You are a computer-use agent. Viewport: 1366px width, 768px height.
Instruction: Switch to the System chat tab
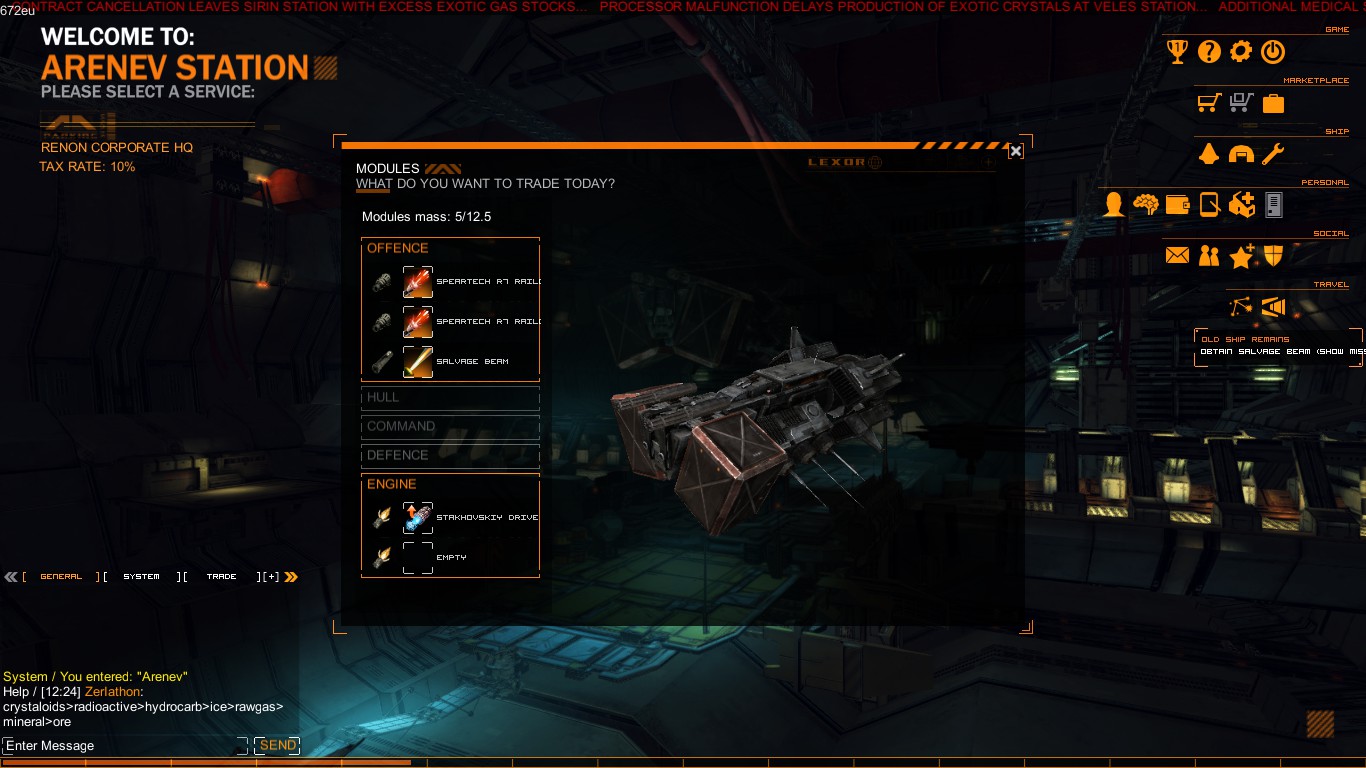click(x=141, y=577)
